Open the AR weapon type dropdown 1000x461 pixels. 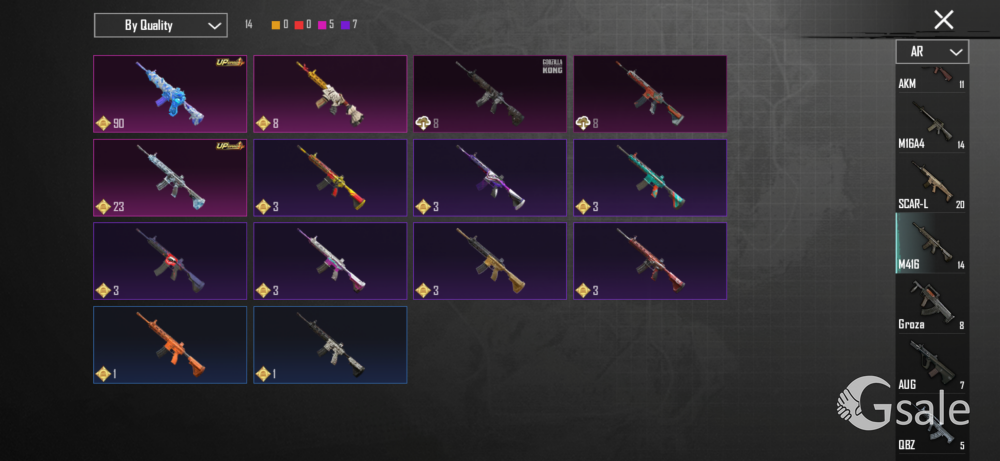931,51
